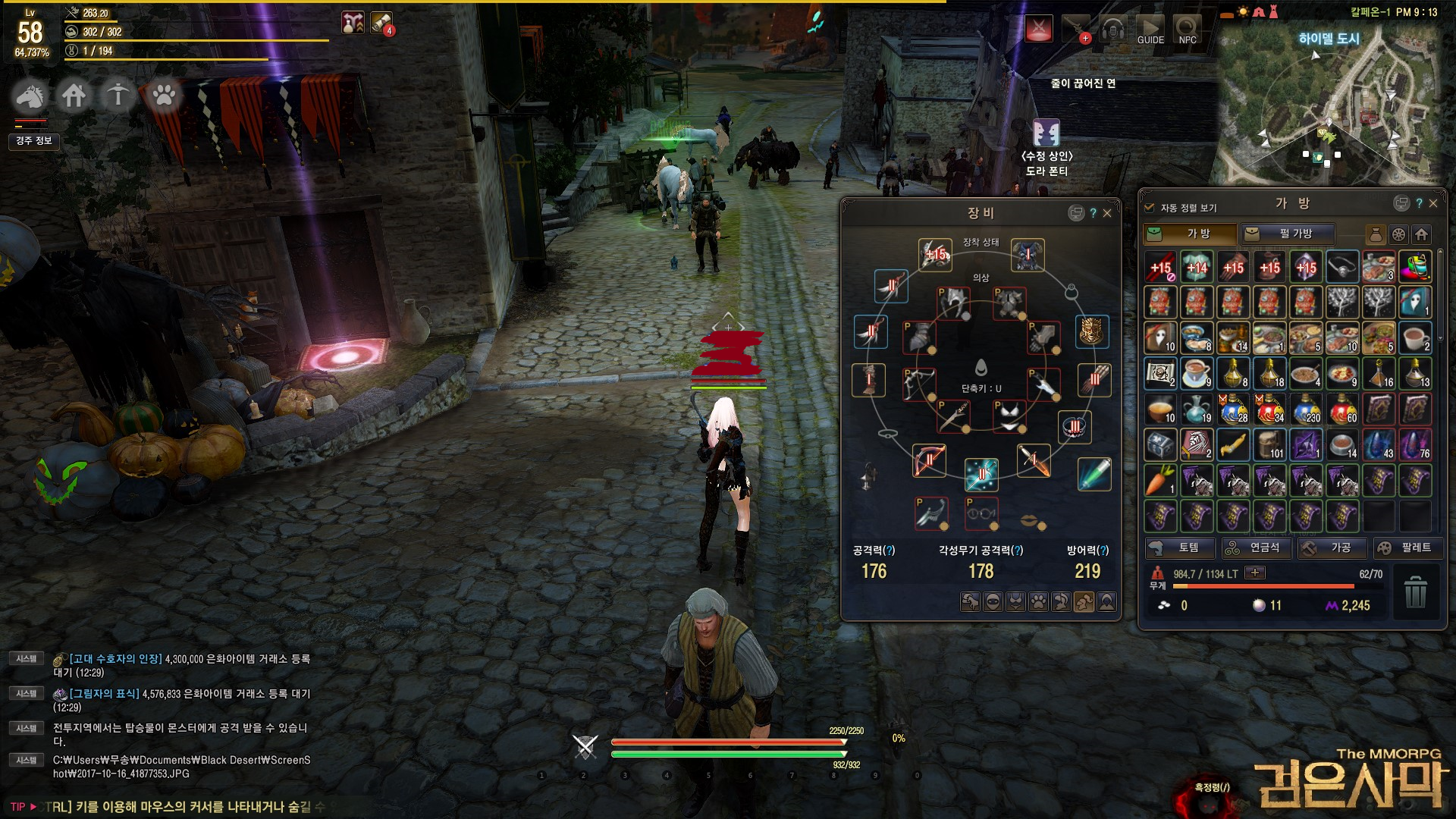Switch to the 펄 가방 tab

[x=1288, y=234]
